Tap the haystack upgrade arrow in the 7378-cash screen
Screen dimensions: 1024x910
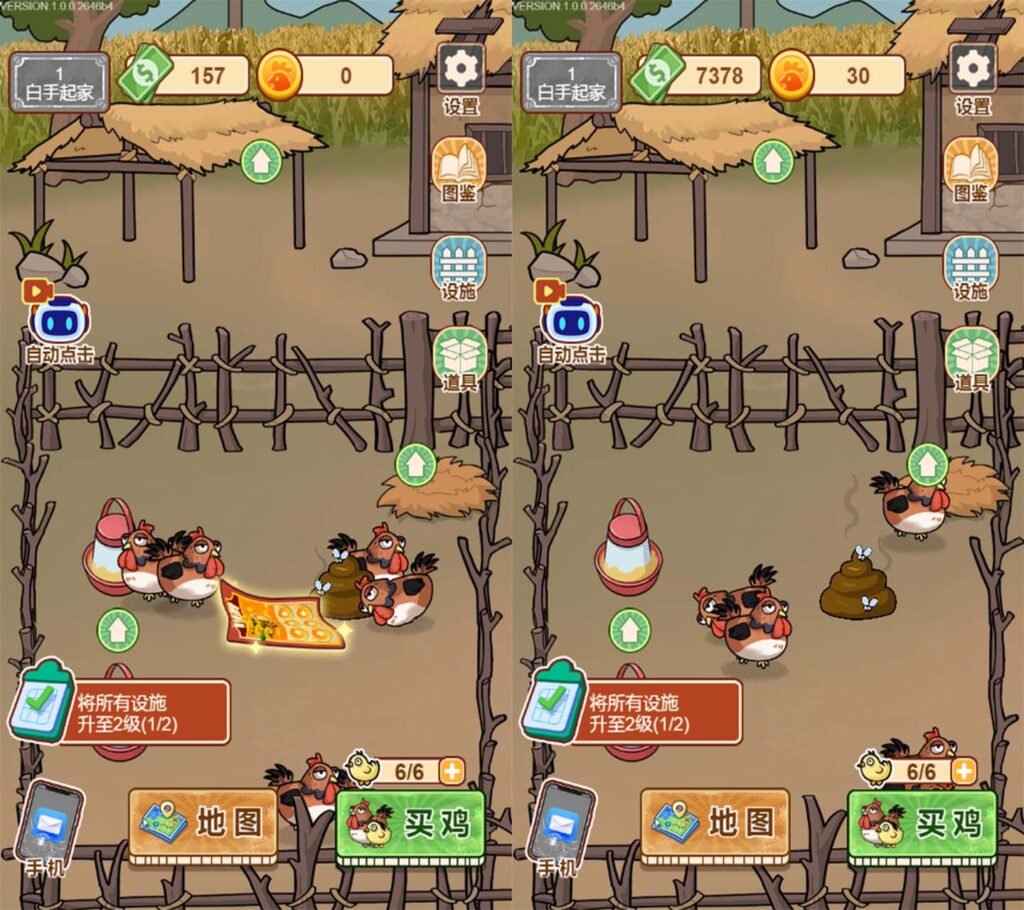(928, 464)
